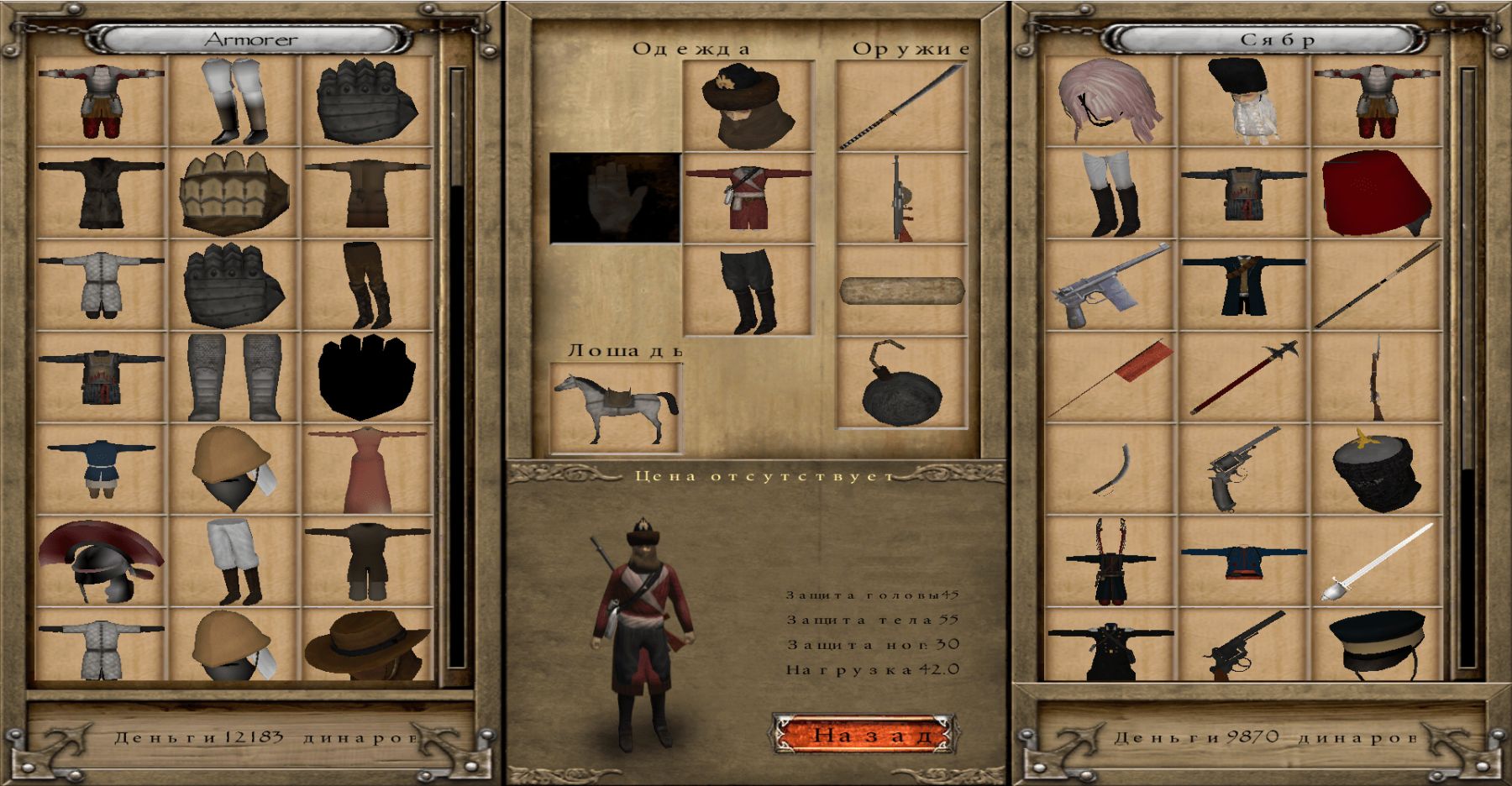This screenshot has height=786, width=1512.
Task: Click the empty gloves equipment slot
Action: coord(615,198)
